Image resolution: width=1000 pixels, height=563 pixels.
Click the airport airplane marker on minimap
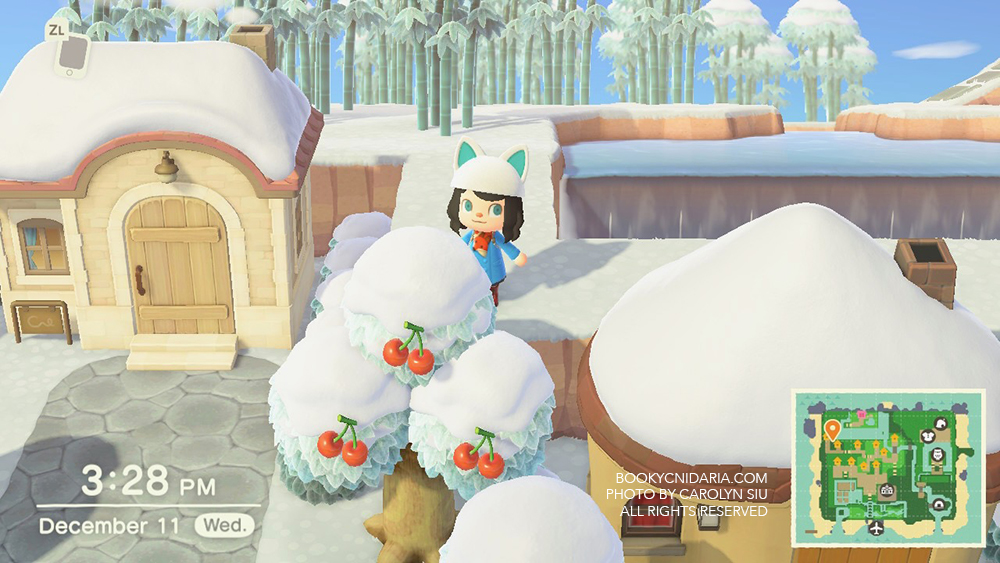coord(876,528)
